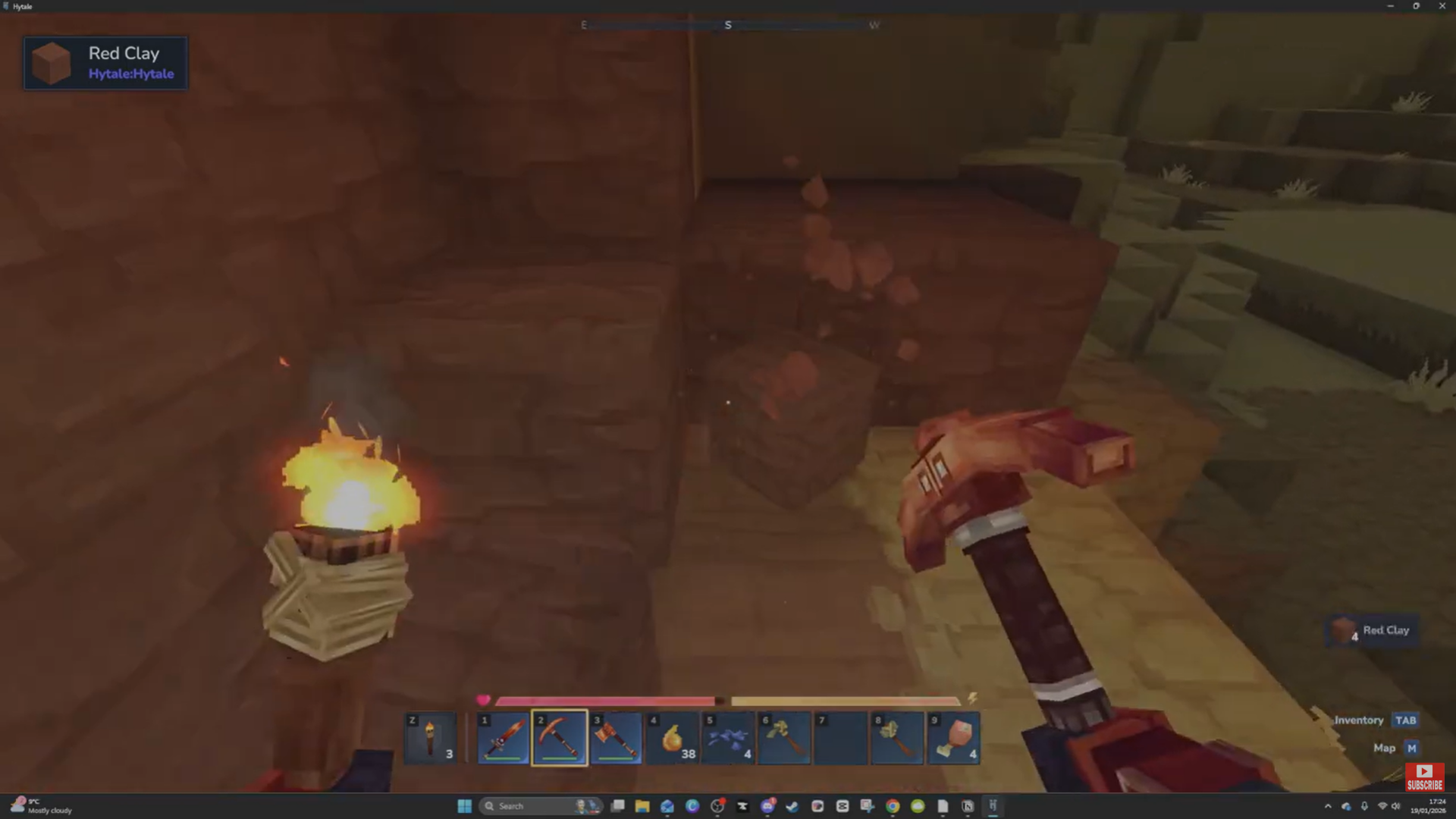
Task: Toggle the microphone icon in the system tray
Action: [x=1365, y=806]
